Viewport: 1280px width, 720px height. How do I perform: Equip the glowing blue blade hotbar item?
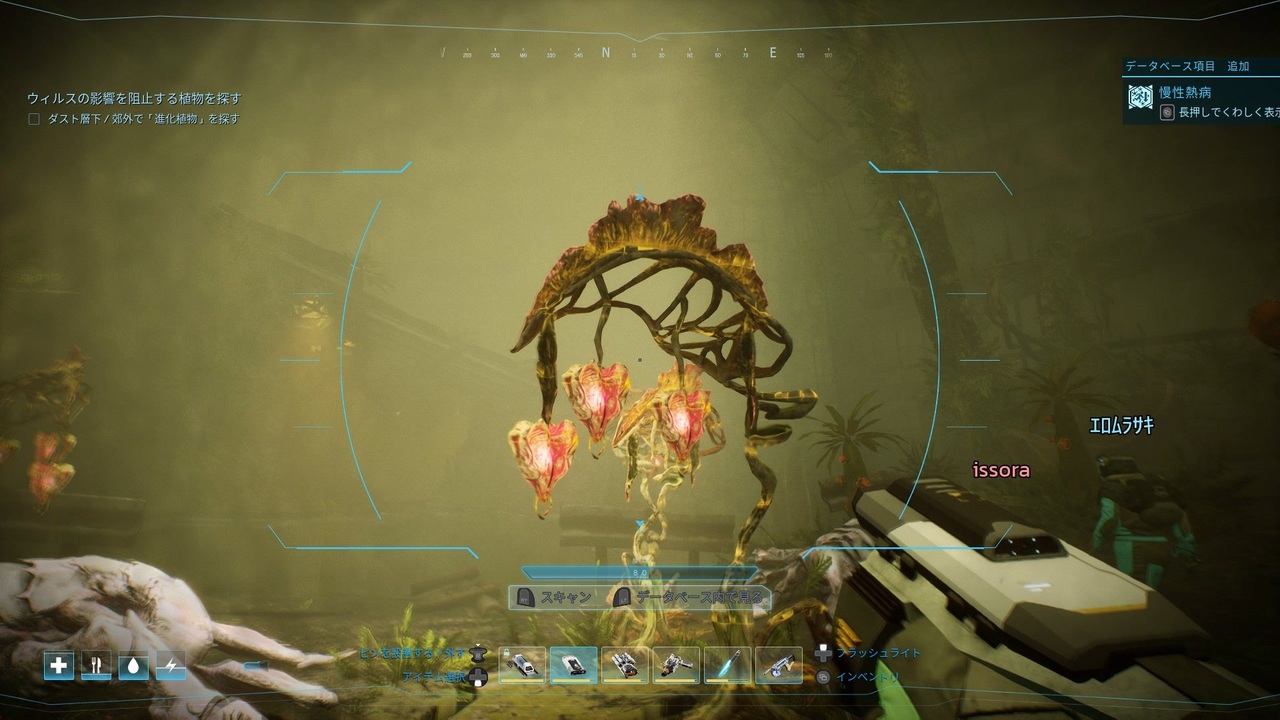(728, 665)
